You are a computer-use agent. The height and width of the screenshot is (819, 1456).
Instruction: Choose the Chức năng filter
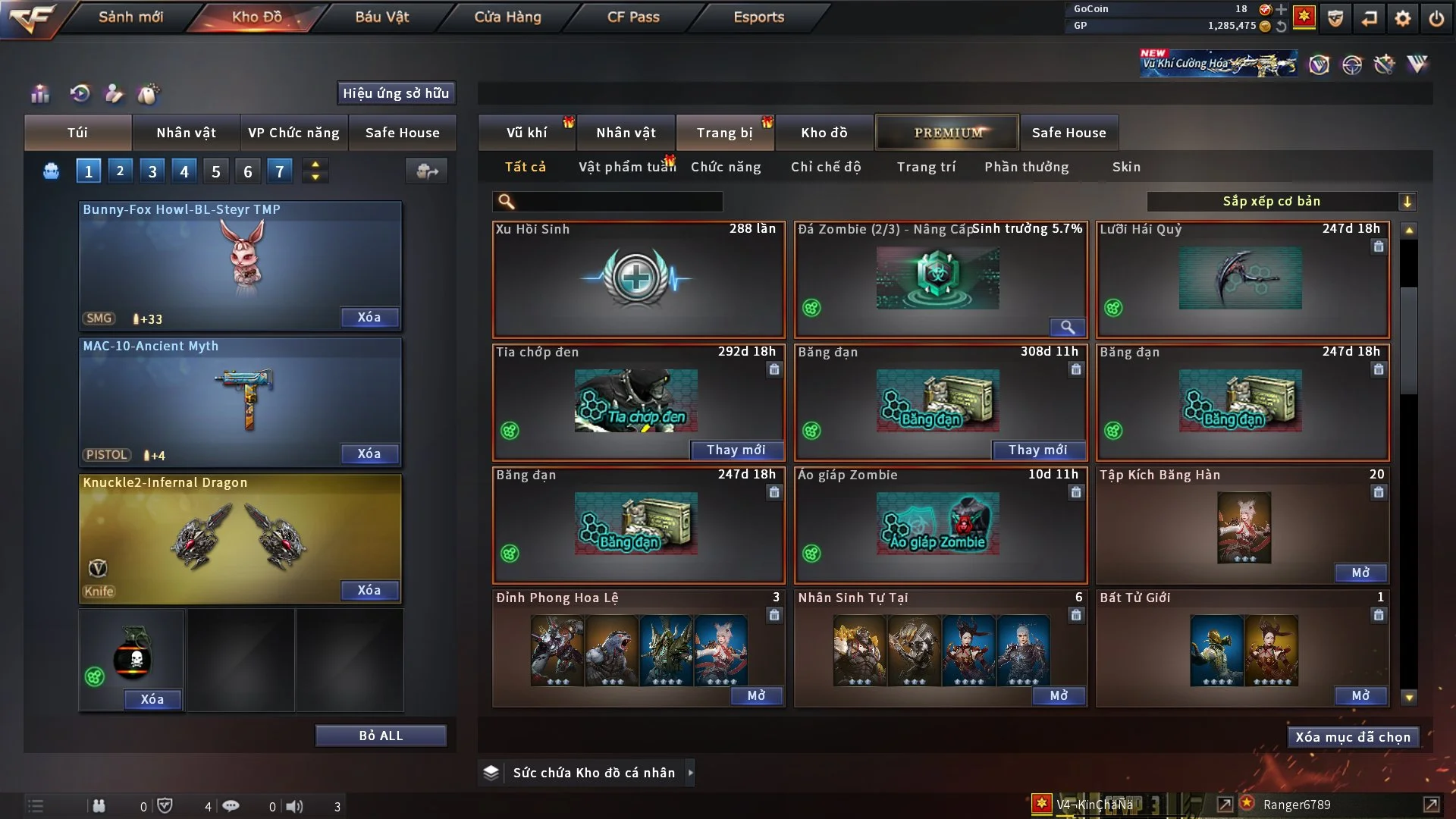(725, 167)
